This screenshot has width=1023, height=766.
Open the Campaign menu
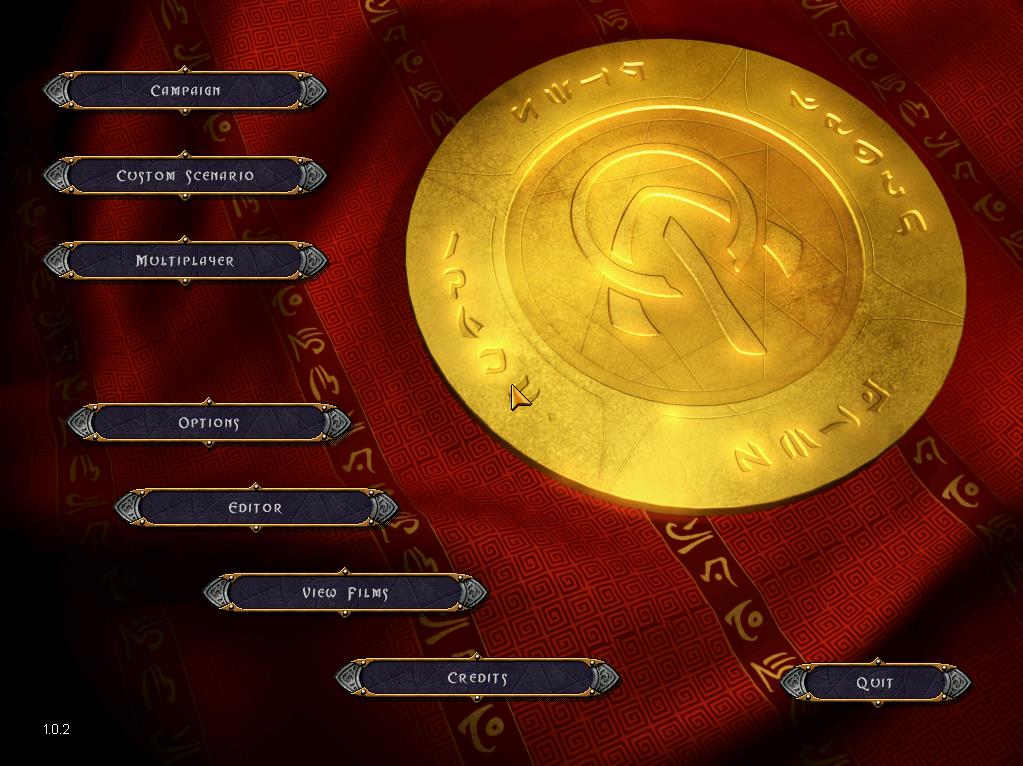(x=185, y=91)
